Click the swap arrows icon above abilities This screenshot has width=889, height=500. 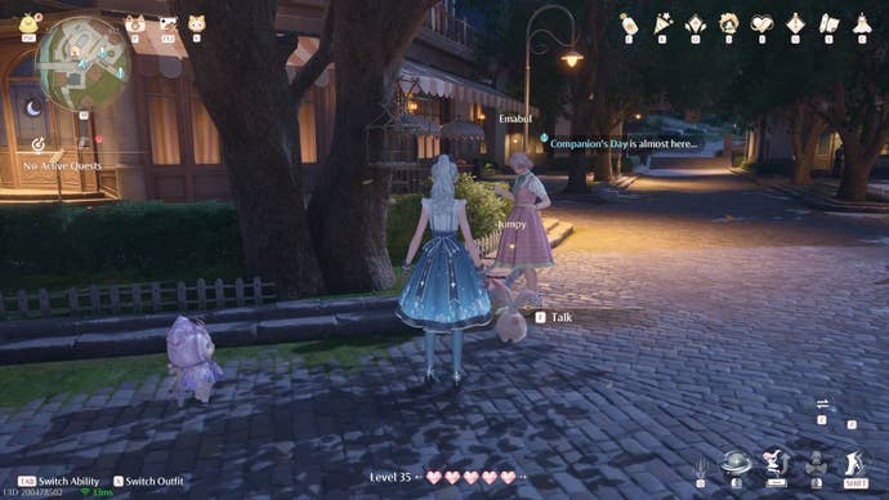pyautogui.click(x=822, y=404)
